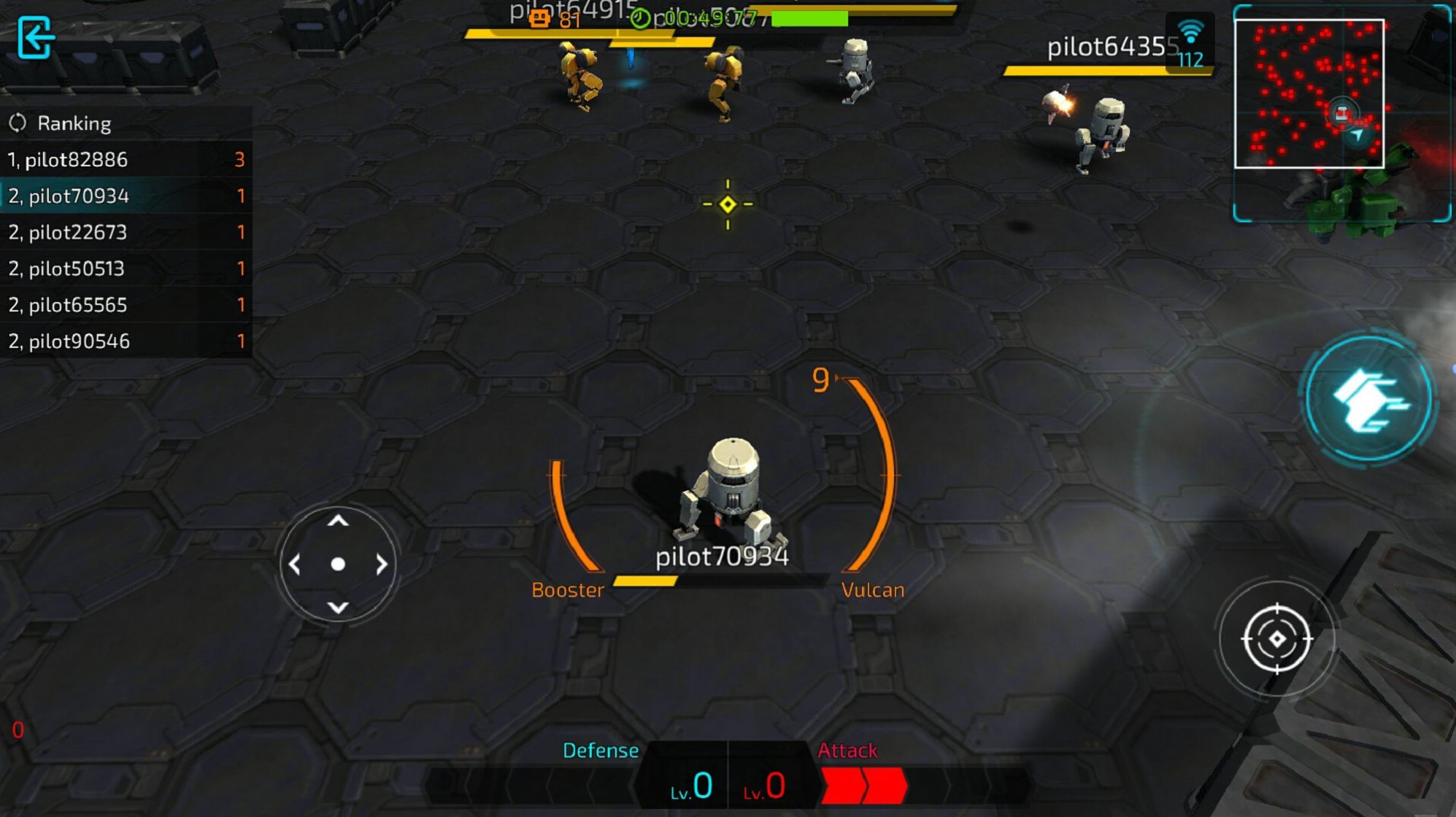Viewport: 1456px width, 817px height.
Task: Upgrade the Attack level indicator
Action: [765, 786]
